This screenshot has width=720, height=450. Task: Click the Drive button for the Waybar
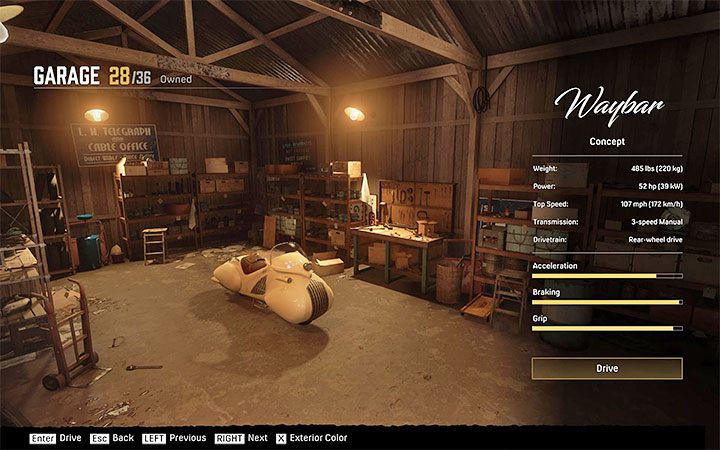pyautogui.click(x=606, y=368)
